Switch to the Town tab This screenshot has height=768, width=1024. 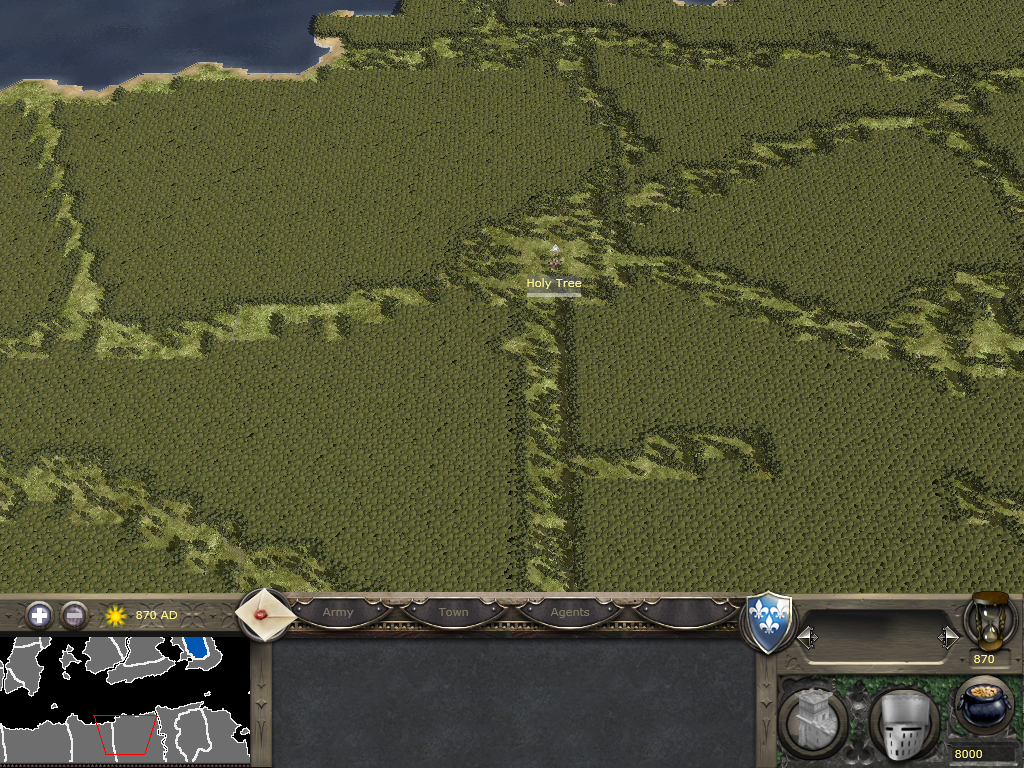point(453,612)
